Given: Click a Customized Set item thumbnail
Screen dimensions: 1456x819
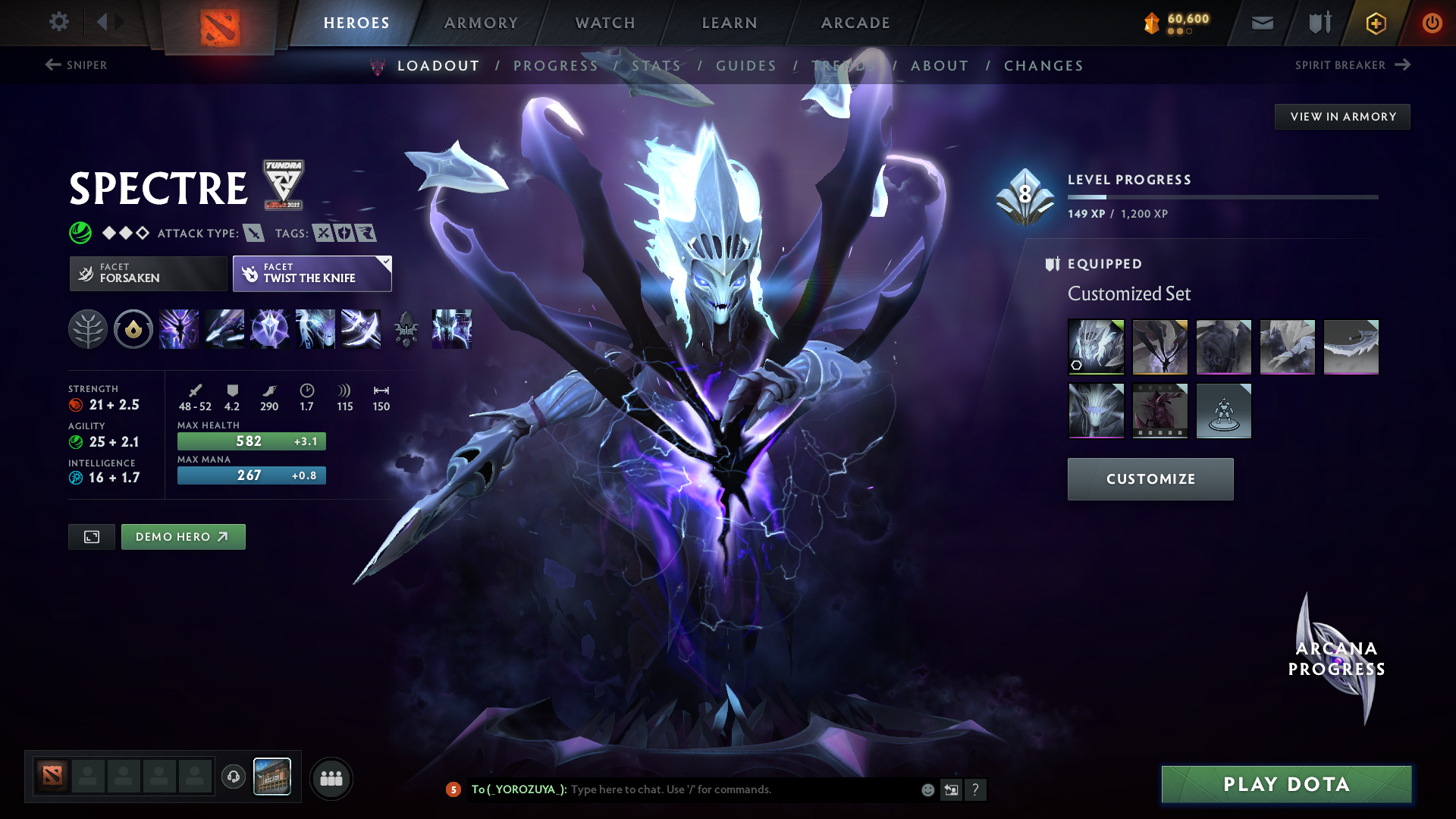Looking at the screenshot, I should coord(1096,347).
